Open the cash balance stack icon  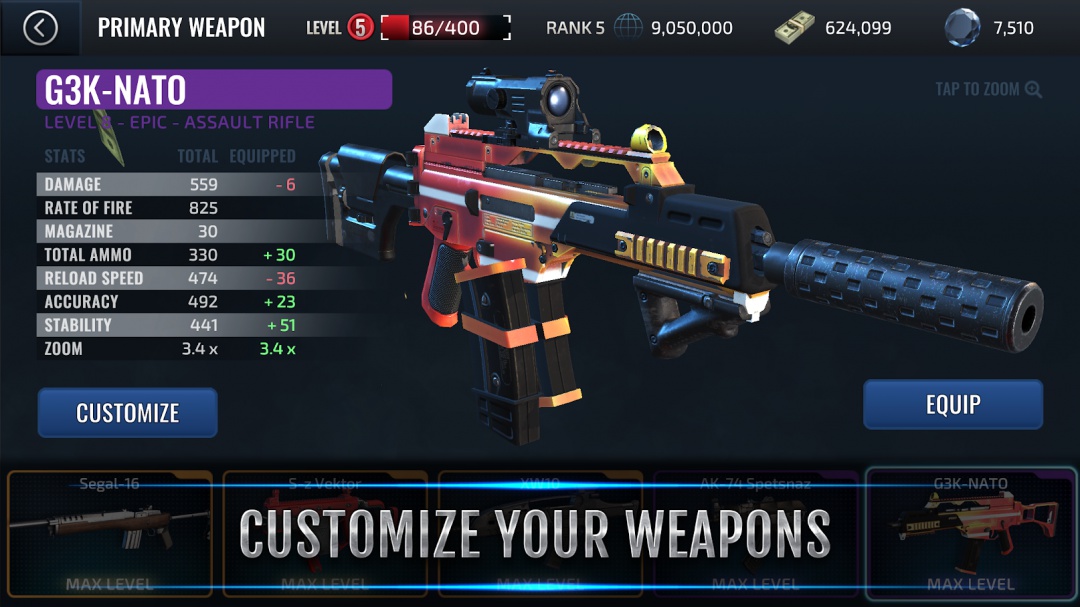[794, 28]
